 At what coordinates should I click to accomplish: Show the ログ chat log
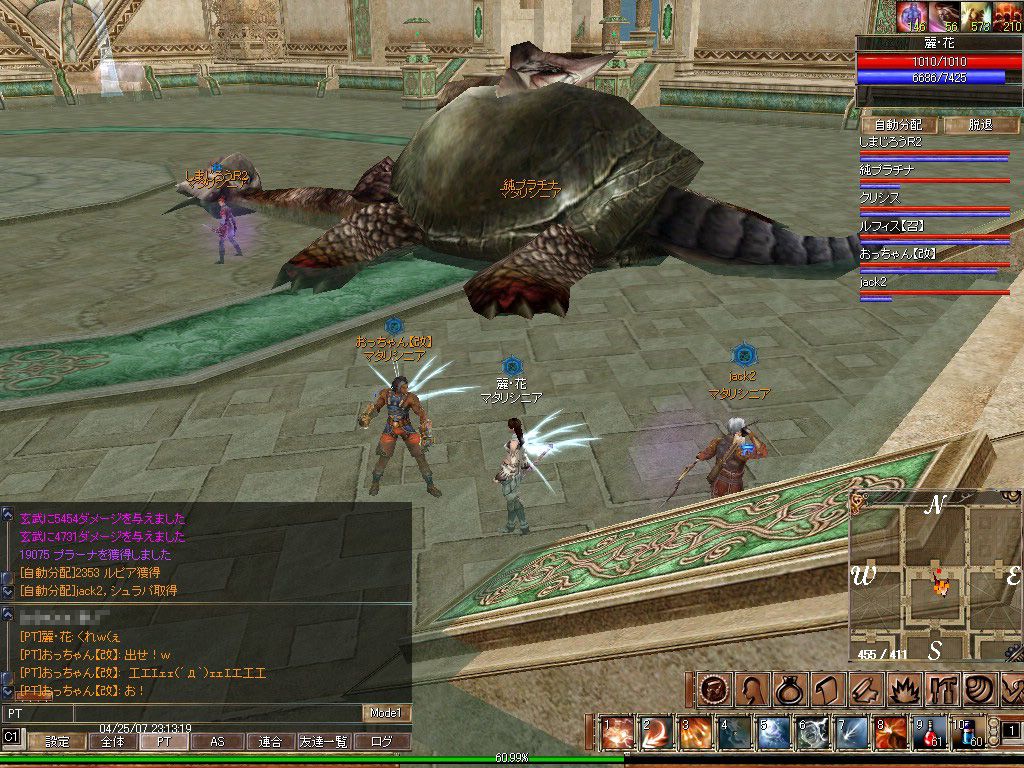[382, 742]
